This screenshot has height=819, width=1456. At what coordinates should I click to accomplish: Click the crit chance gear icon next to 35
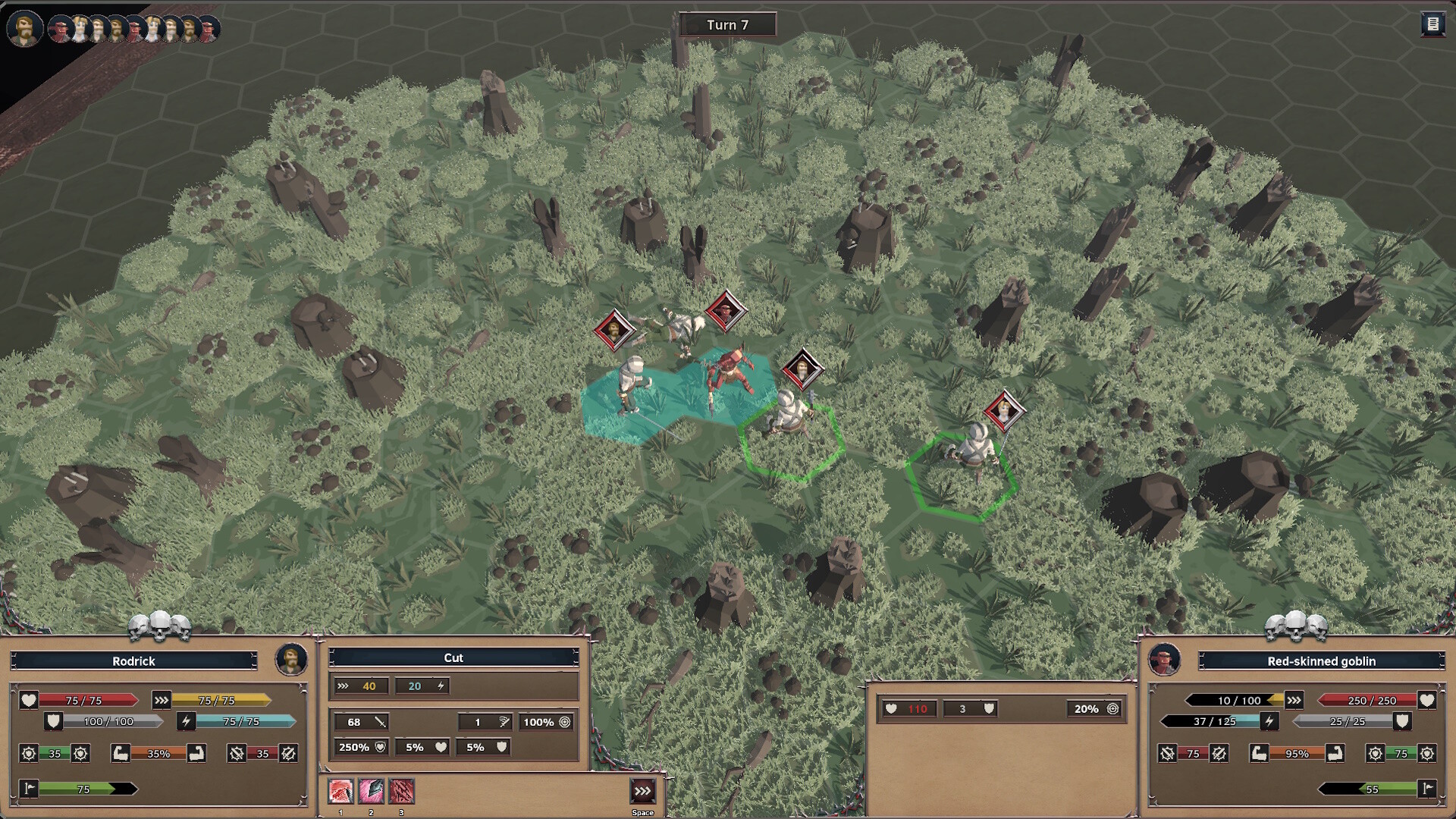pos(29,753)
